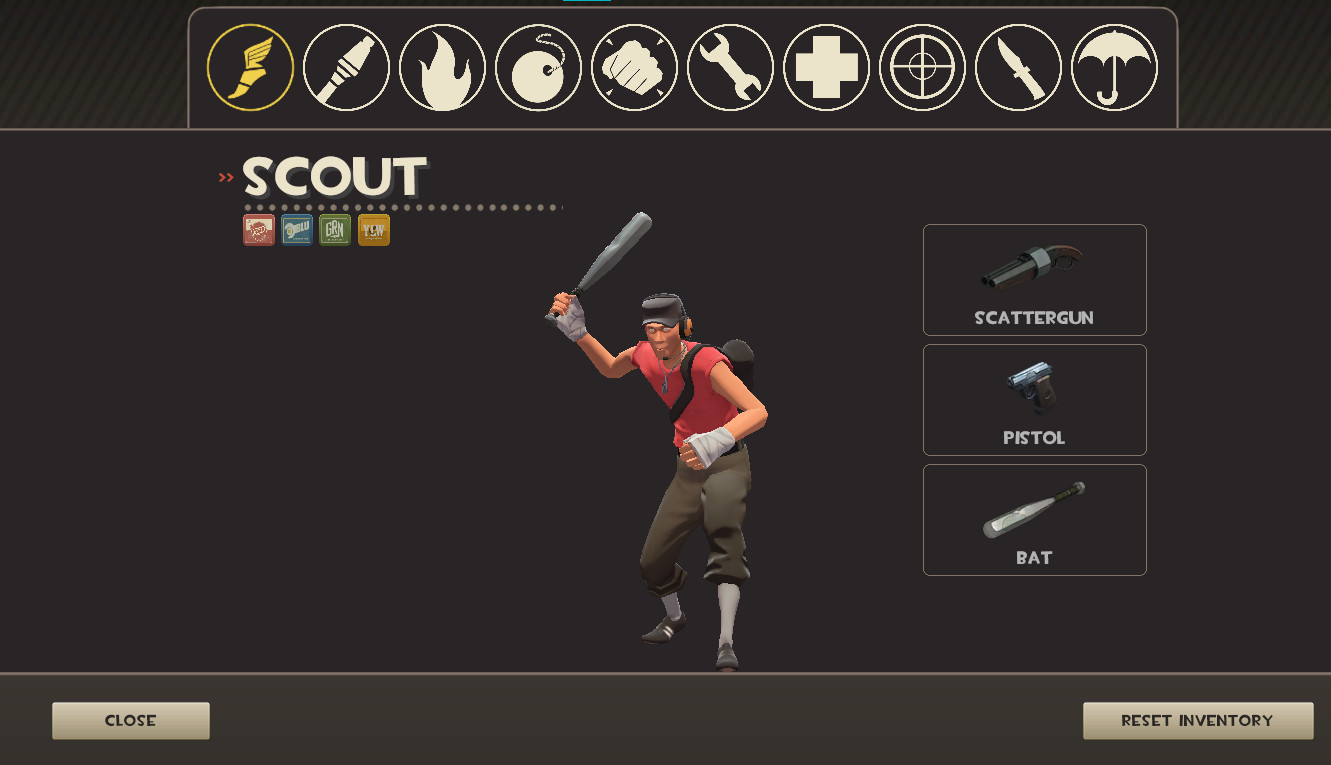Open the Bat melee slot
Screen dimensions: 1331x765
1034,519
